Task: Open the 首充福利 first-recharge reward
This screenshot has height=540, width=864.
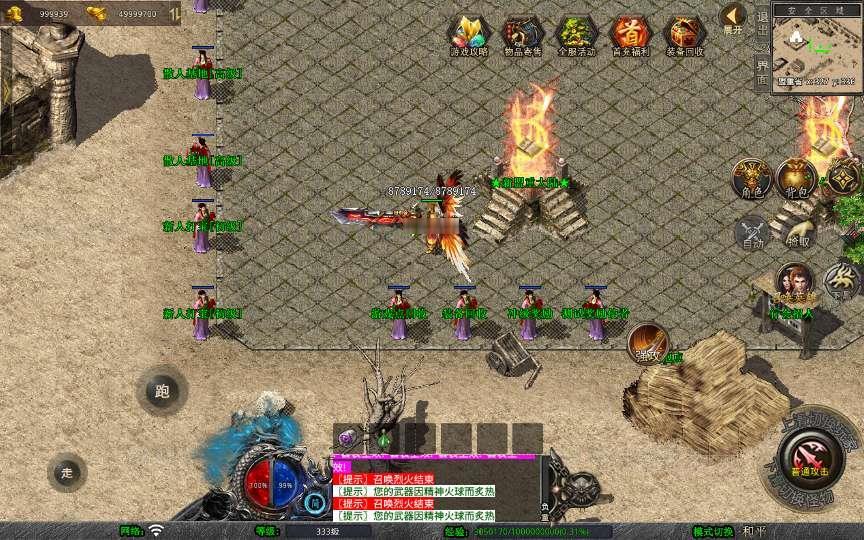Action: [629, 36]
